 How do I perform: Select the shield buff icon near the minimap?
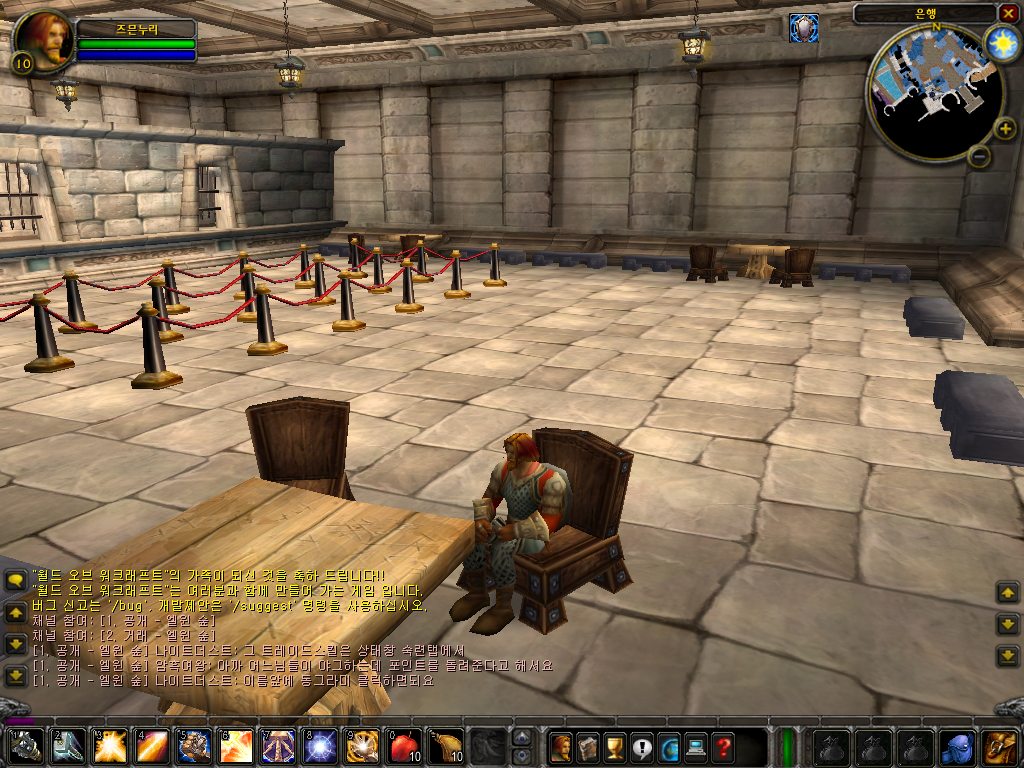[x=803, y=28]
